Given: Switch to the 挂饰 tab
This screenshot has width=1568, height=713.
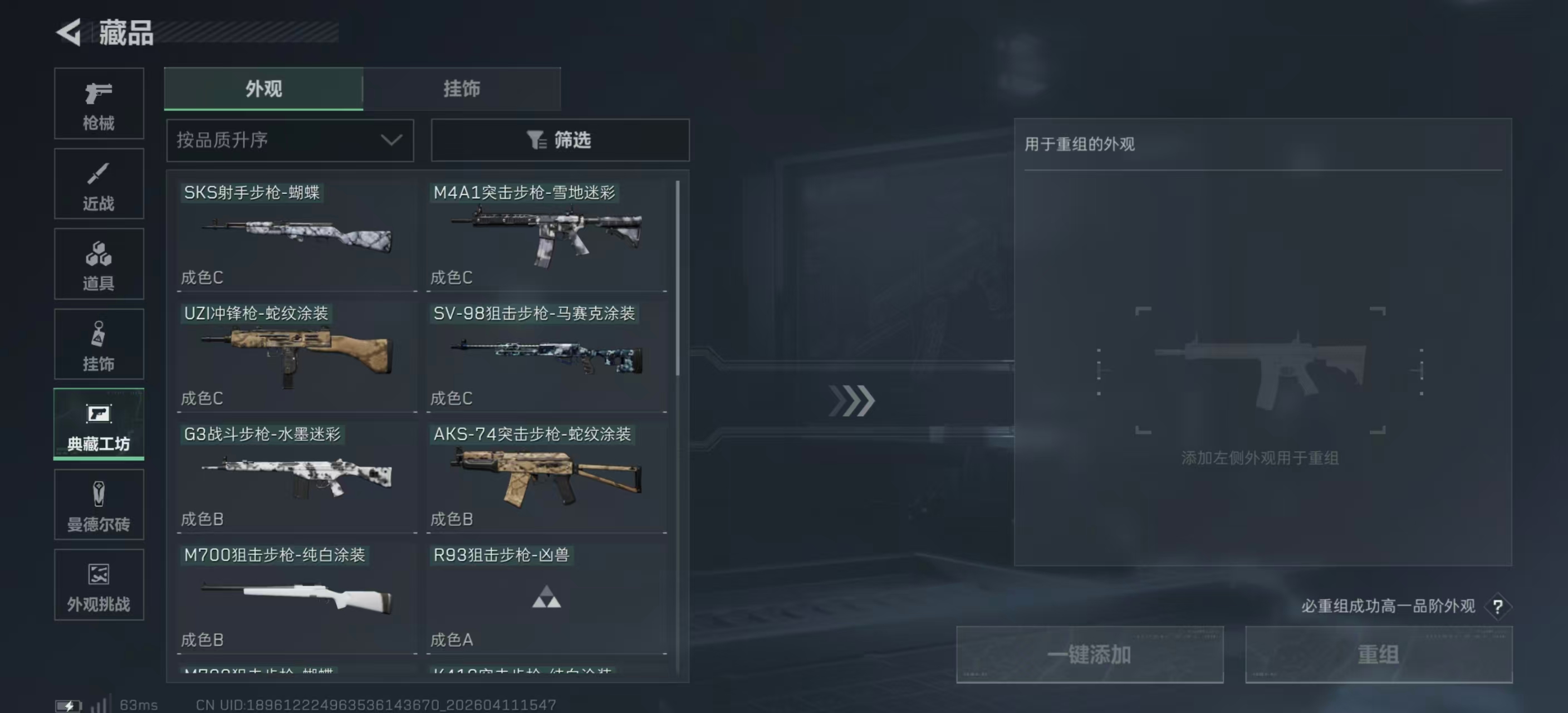Looking at the screenshot, I should tap(463, 88).
